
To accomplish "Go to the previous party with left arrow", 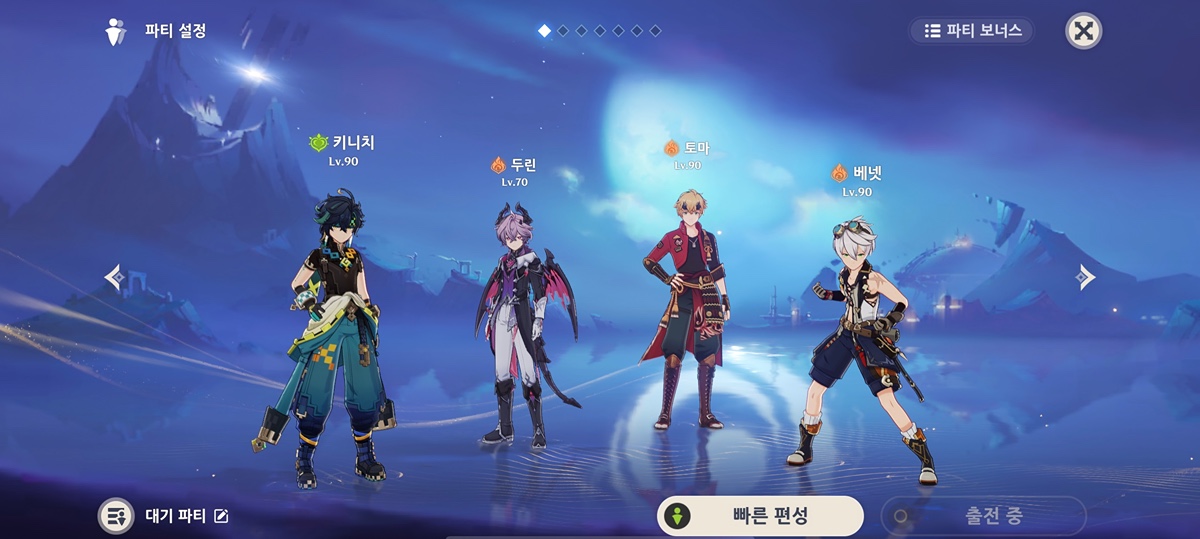I will coord(114,277).
